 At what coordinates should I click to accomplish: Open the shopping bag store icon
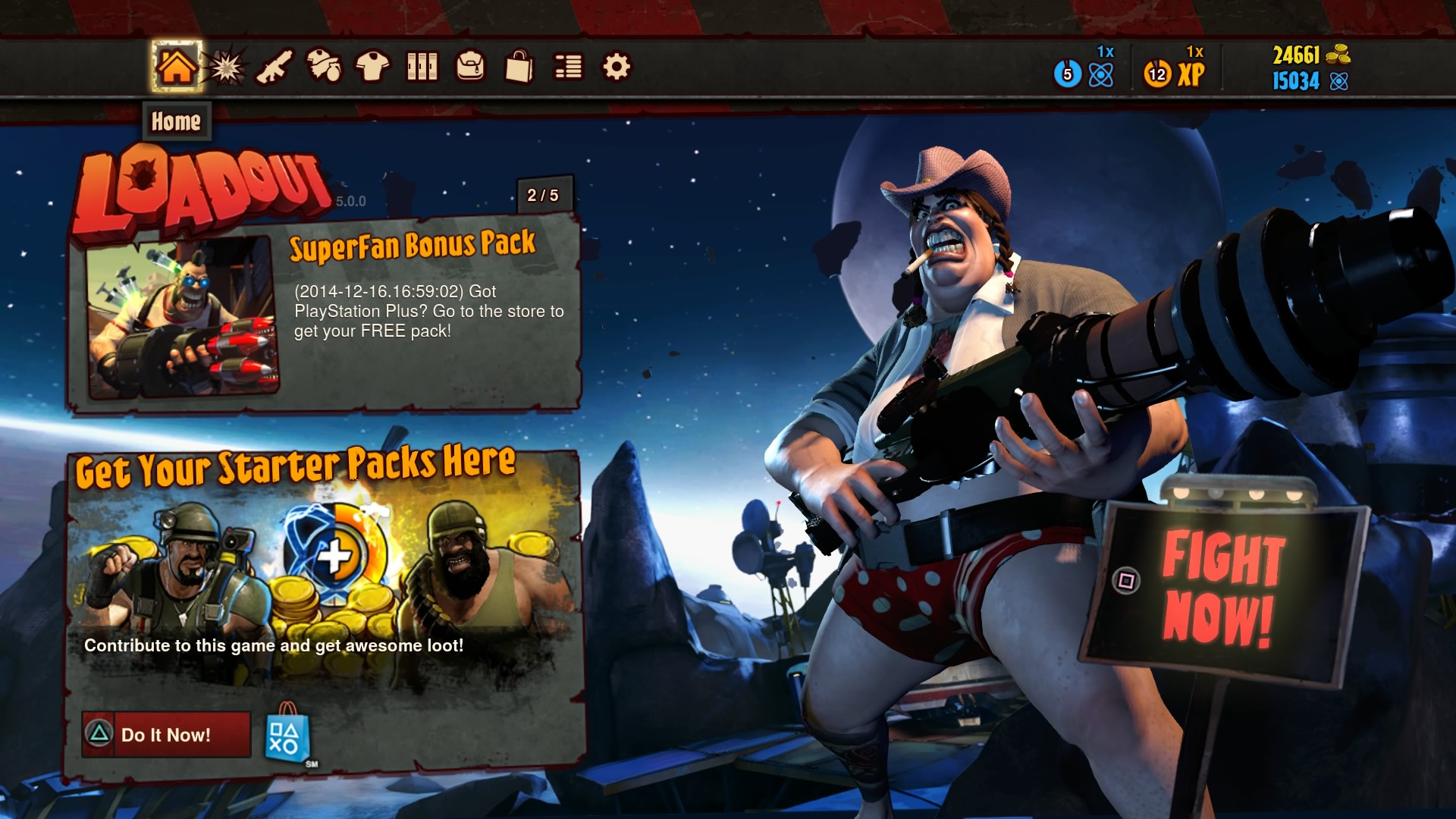[520, 67]
